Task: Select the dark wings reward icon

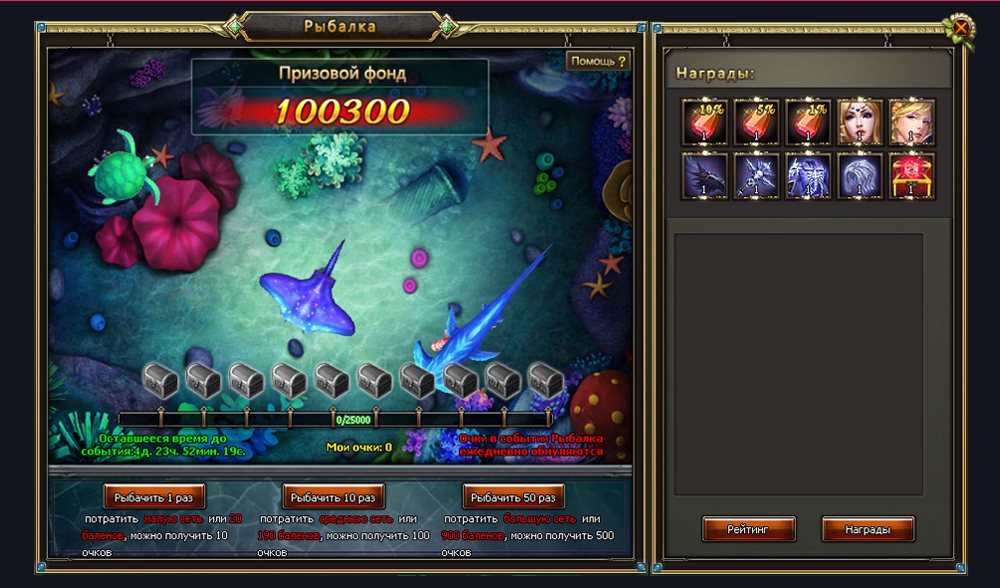Action: pyautogui.click(x=704, y=174)
